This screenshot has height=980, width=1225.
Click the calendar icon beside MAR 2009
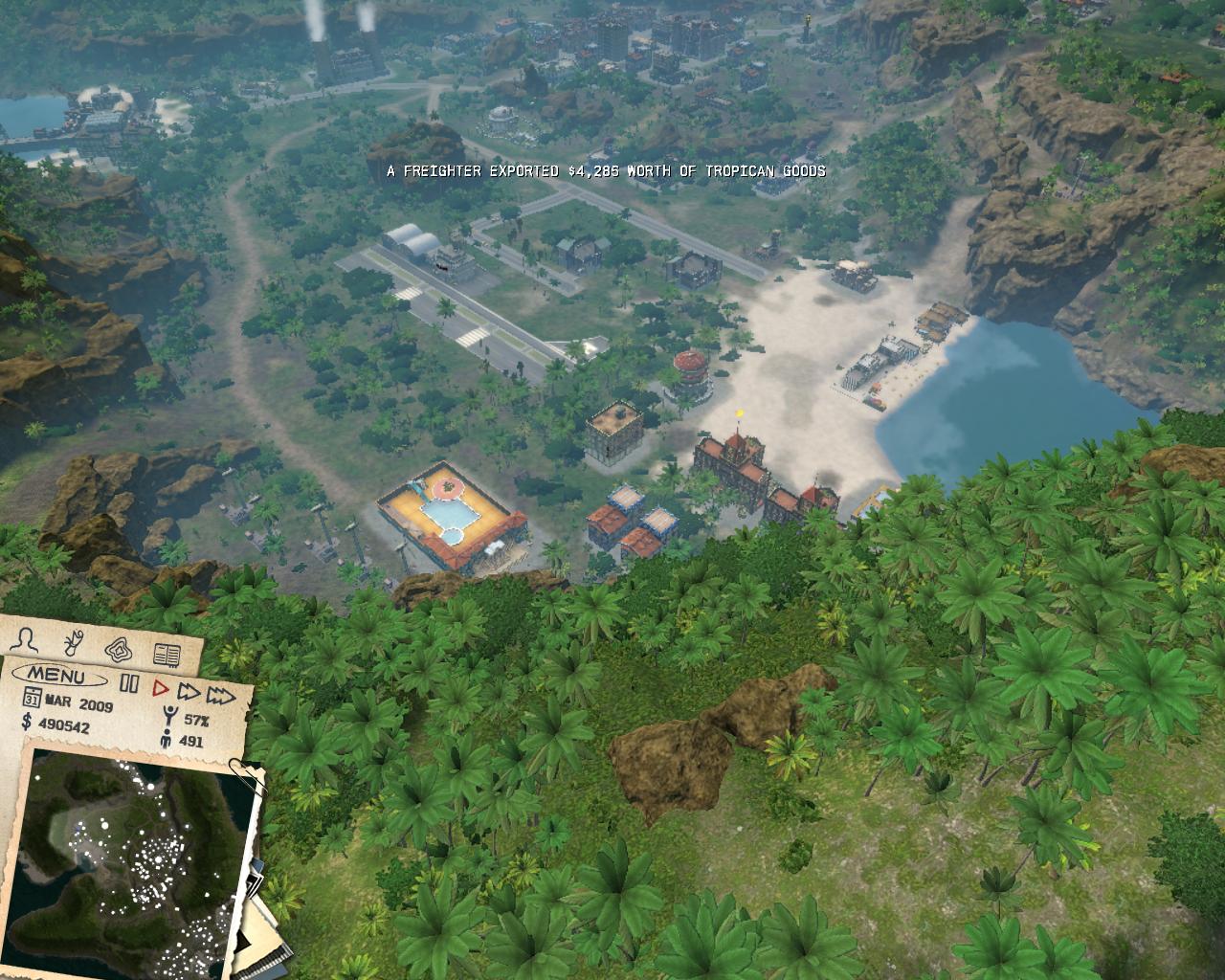33,697
